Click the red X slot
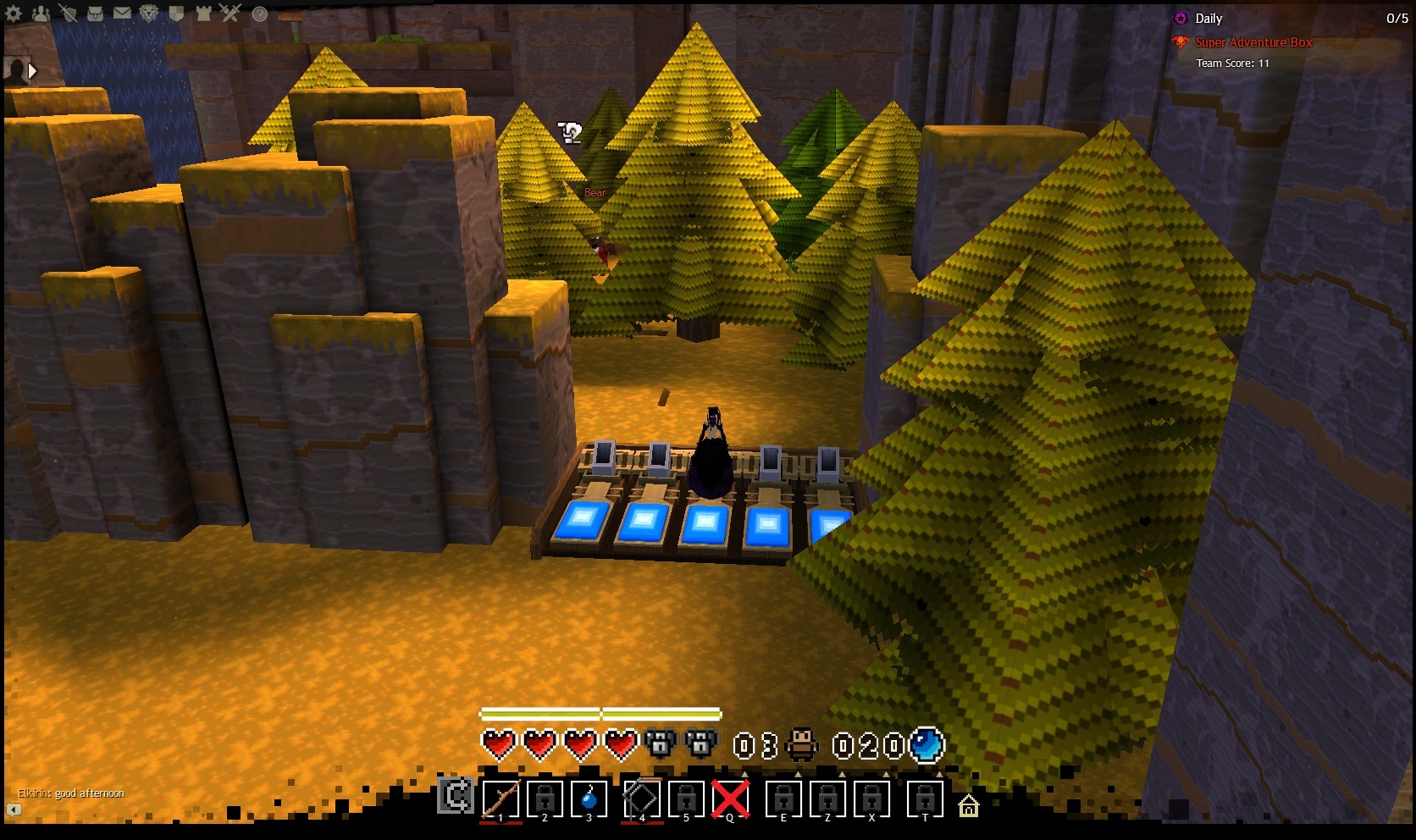1416x840 pixels. tap(730, 799)
